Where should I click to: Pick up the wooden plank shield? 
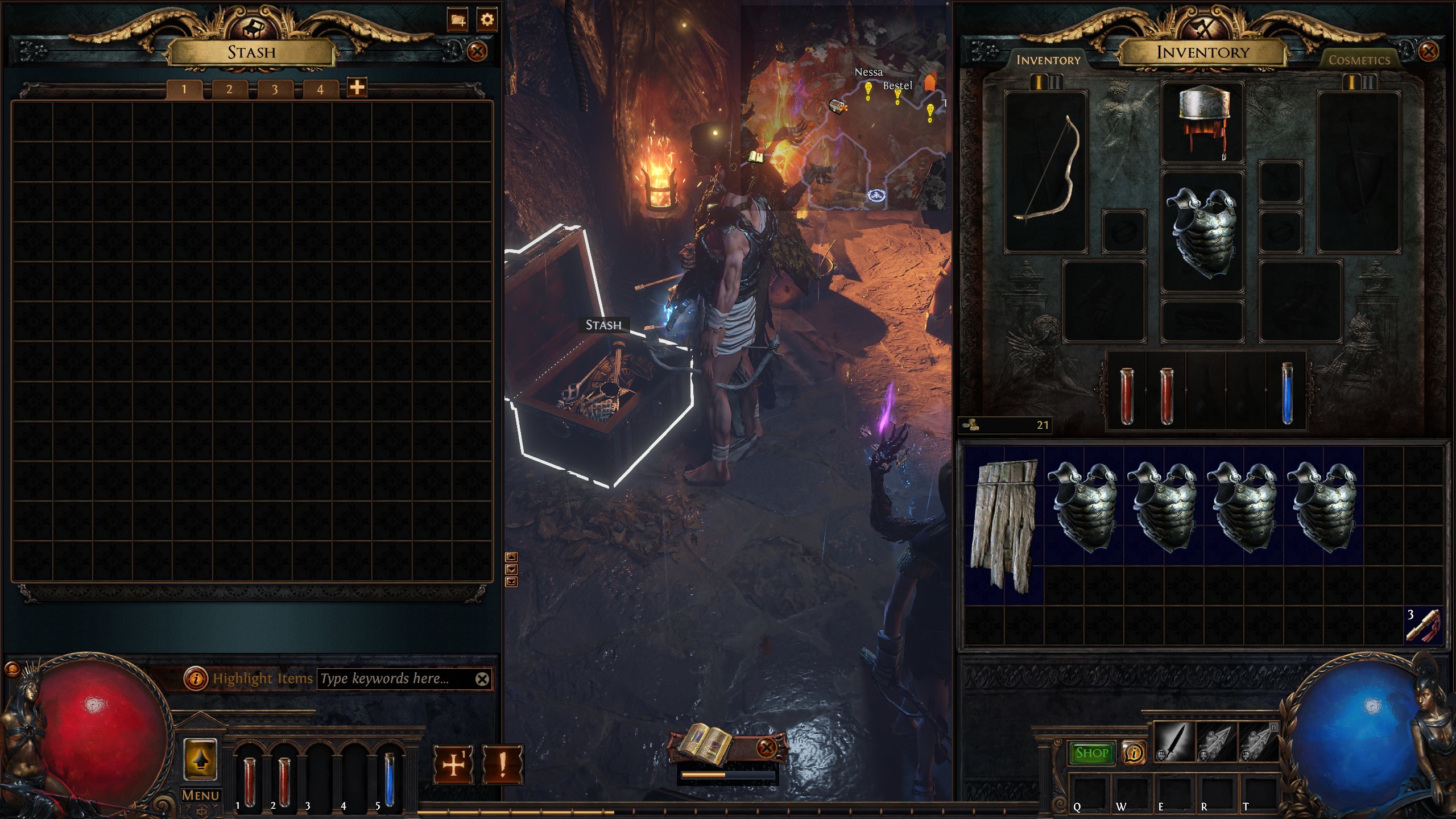(x=1004, y=523)
